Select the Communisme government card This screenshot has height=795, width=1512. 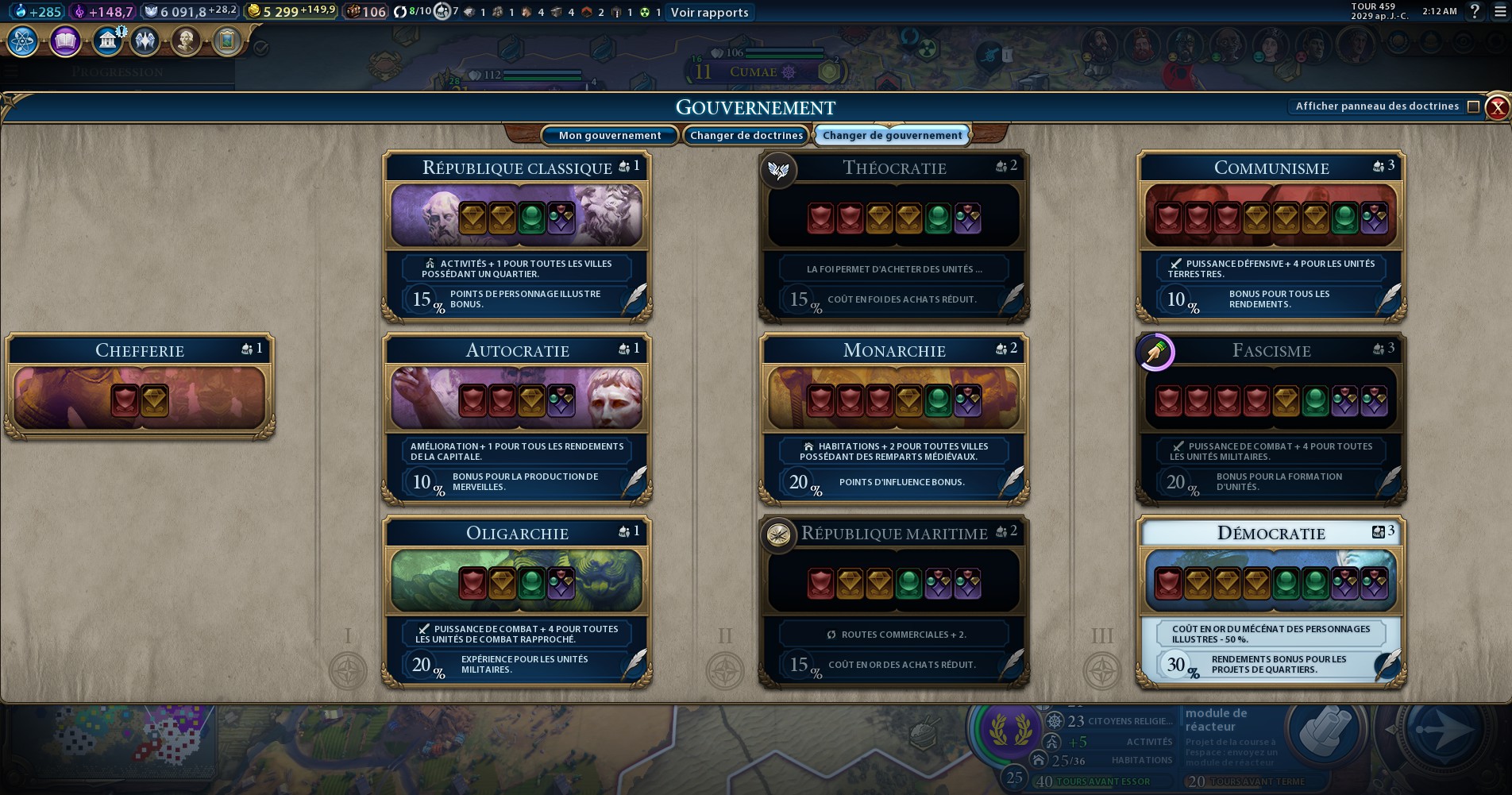pyautogui.click(x=1271, y=237)
